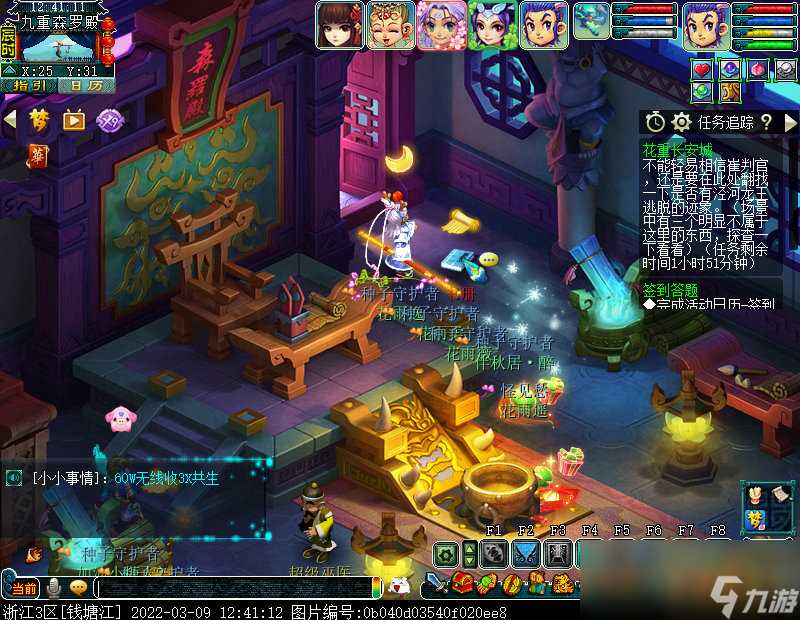Collapse the 任务追踪 panel with arrow
This screenshot has width=800, height=620.
point(788,122)
